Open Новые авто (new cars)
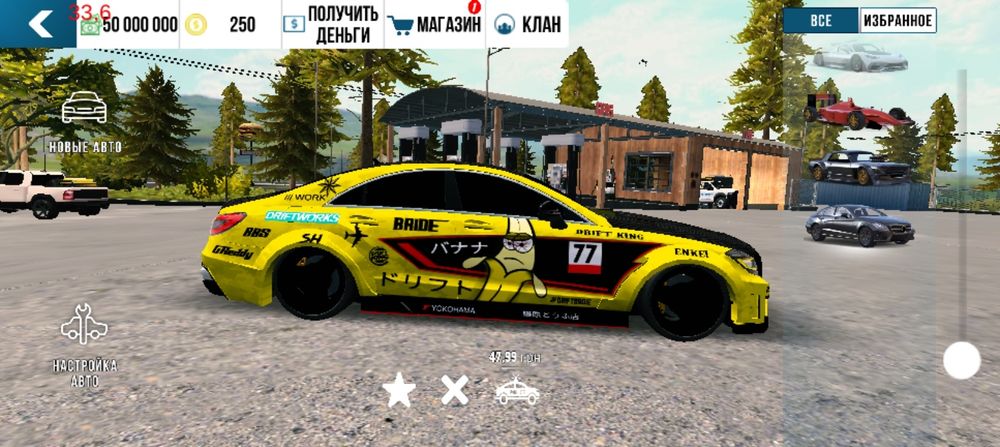Viewport: 1000px width, 447px height. (x=84, y=122)
